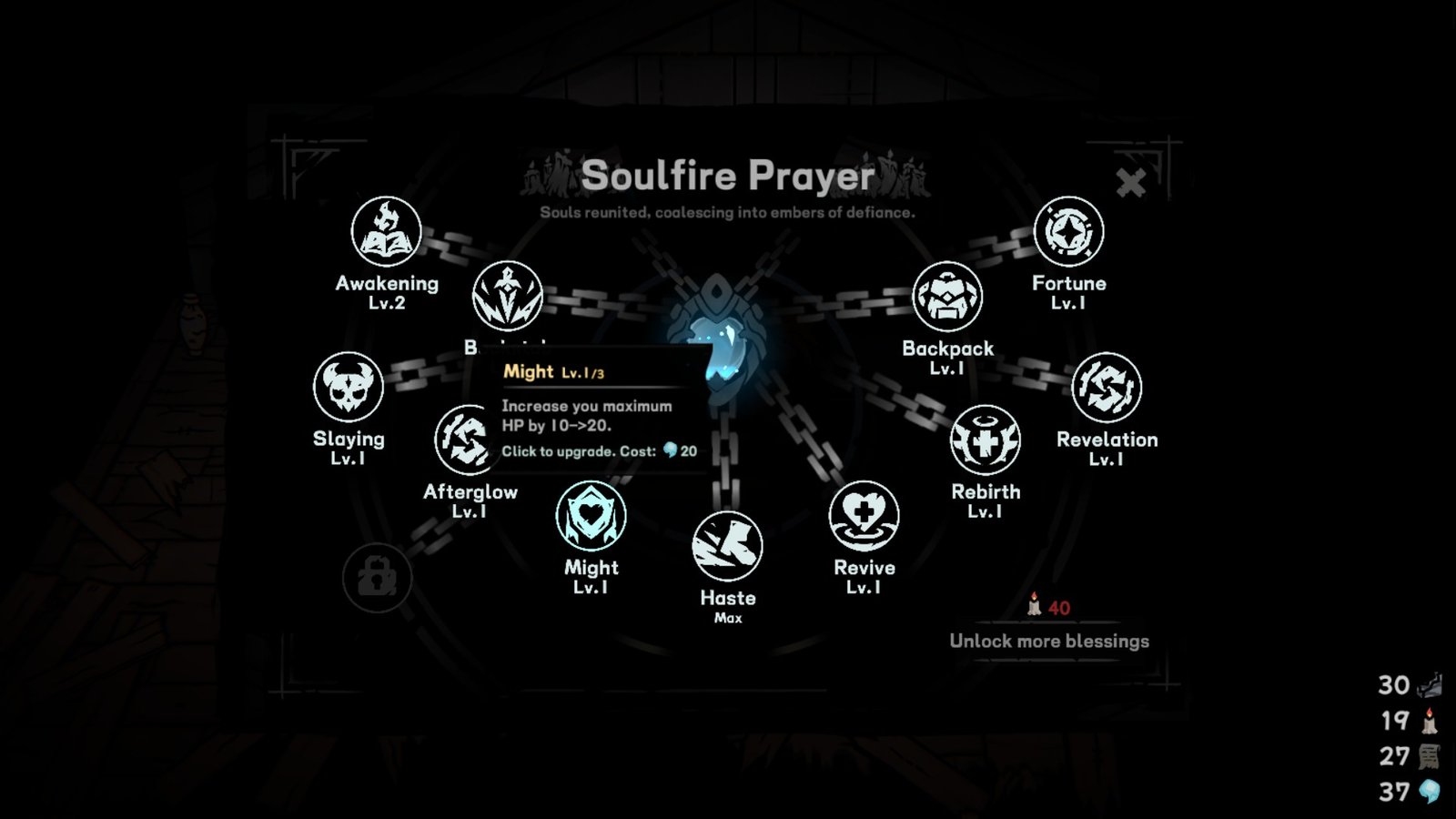Select the Rebirth cross blessing icon
This screenshot has height=819, width=1456.
point(984,440)
